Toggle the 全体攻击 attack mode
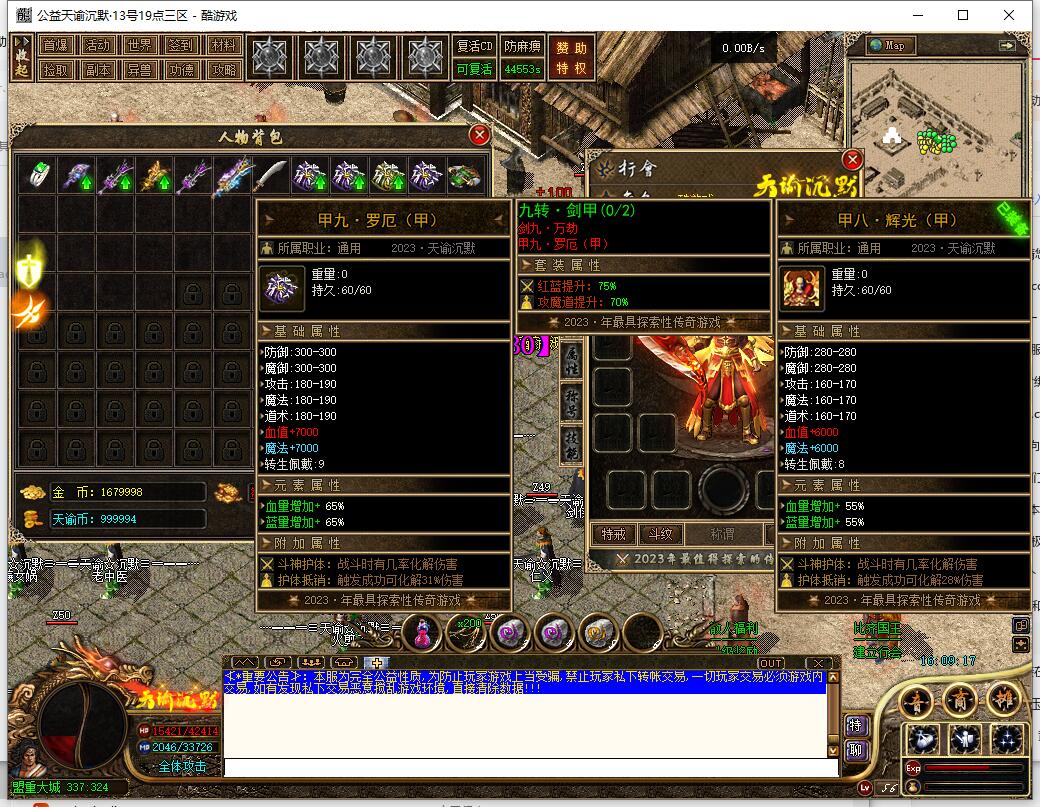The height and width of the screenshot is (807, 1040). (181, 766)
